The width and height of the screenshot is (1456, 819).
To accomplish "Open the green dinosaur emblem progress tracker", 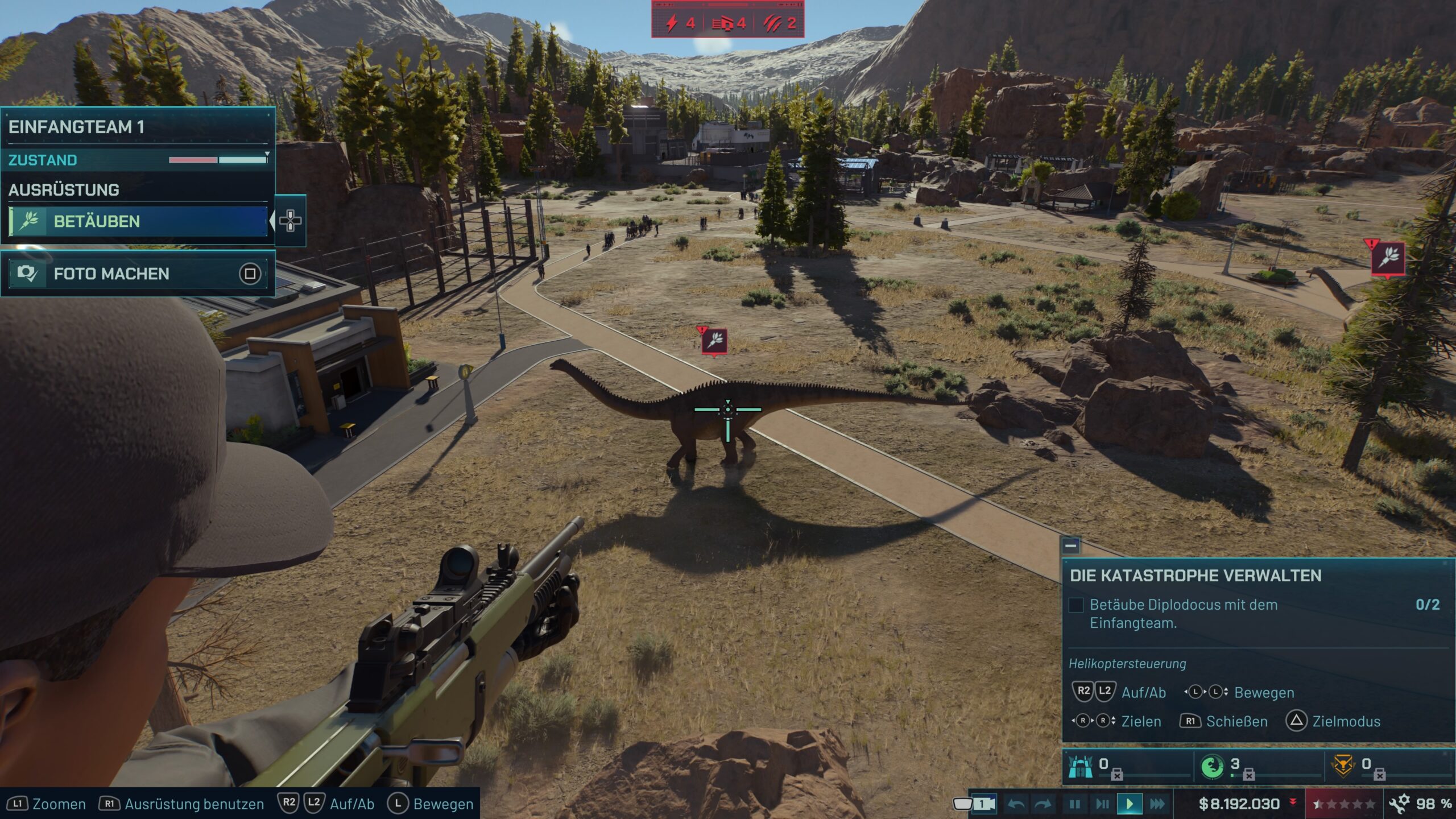I will click(x=1212, y=766).
